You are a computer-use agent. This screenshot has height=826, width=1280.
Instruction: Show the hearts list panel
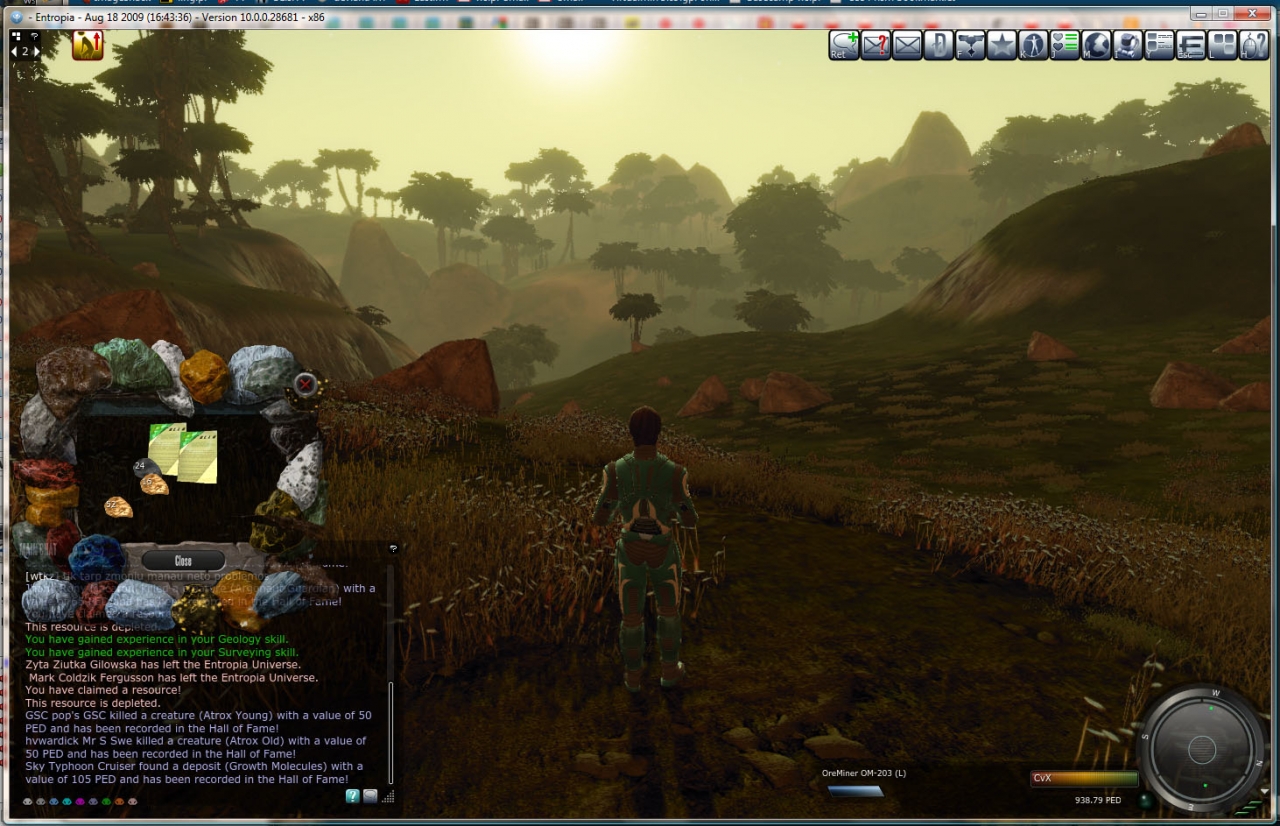1065,45
